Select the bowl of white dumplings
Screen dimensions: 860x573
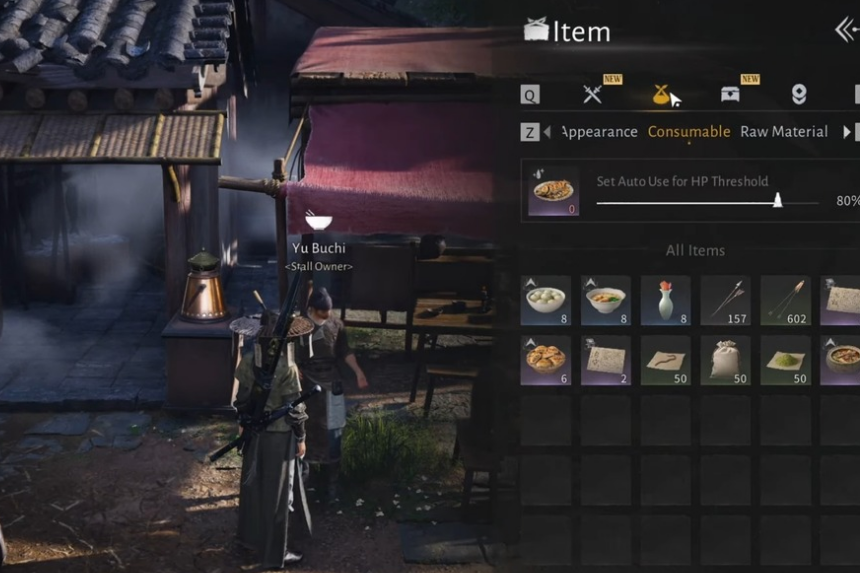pos(546,300)
